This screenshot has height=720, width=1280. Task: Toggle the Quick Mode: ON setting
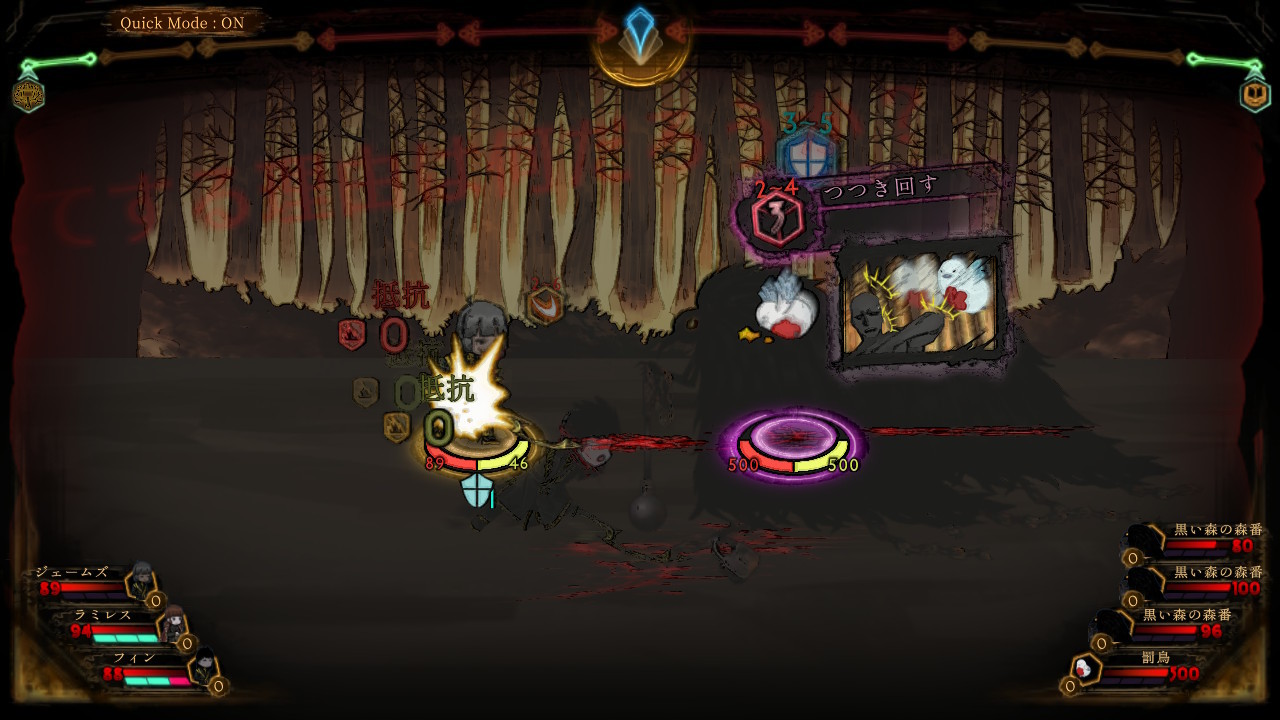tap(181, 23)
